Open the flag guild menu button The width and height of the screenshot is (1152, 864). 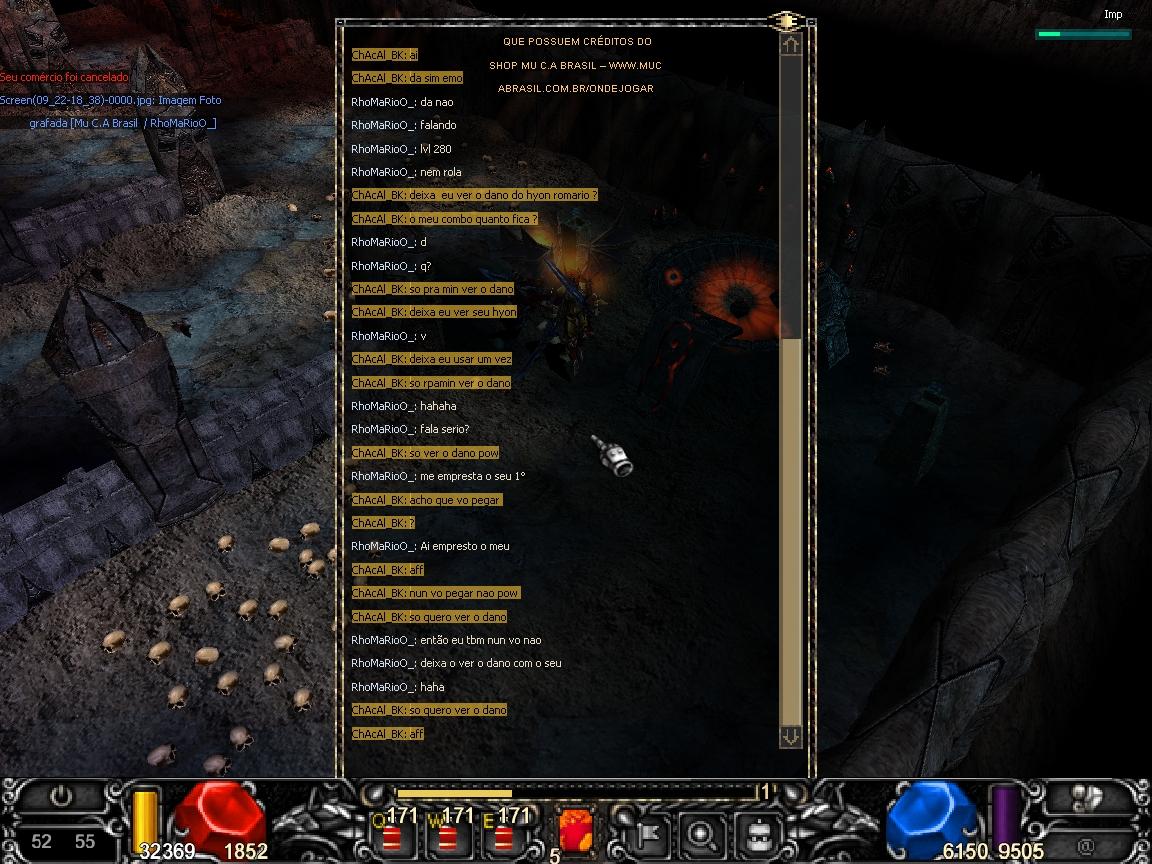[x=647, y=831]
